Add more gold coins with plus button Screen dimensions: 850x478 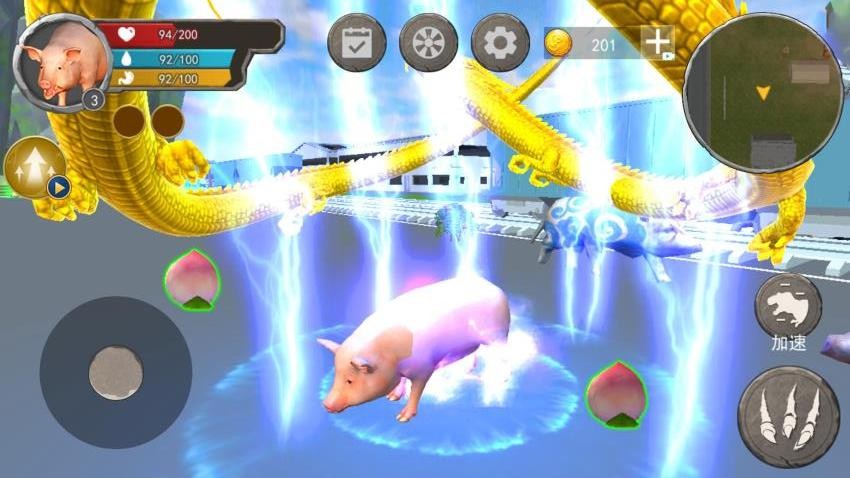pyautogui.click(x=657, y=43)
